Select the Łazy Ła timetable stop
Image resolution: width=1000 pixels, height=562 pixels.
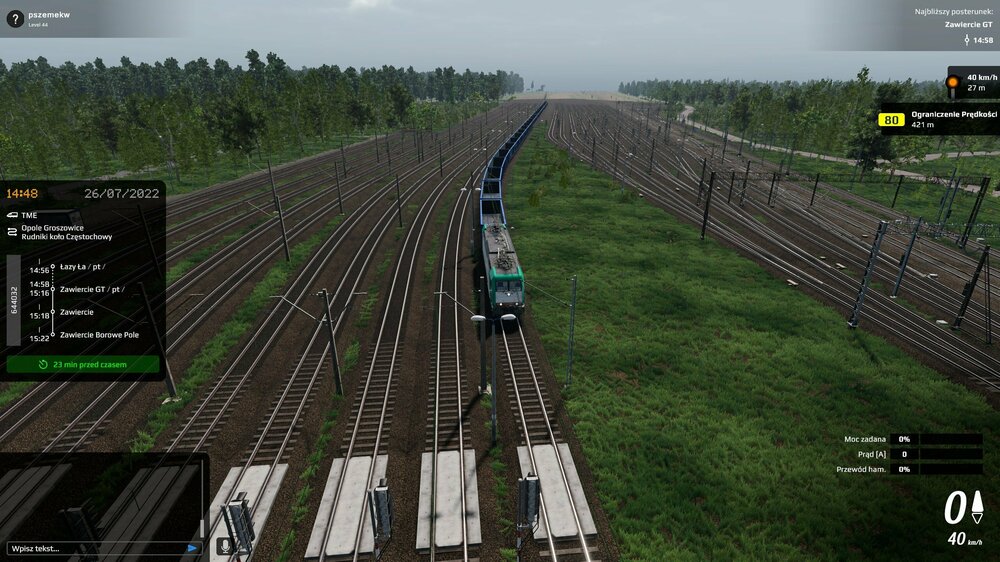[78, 267]
